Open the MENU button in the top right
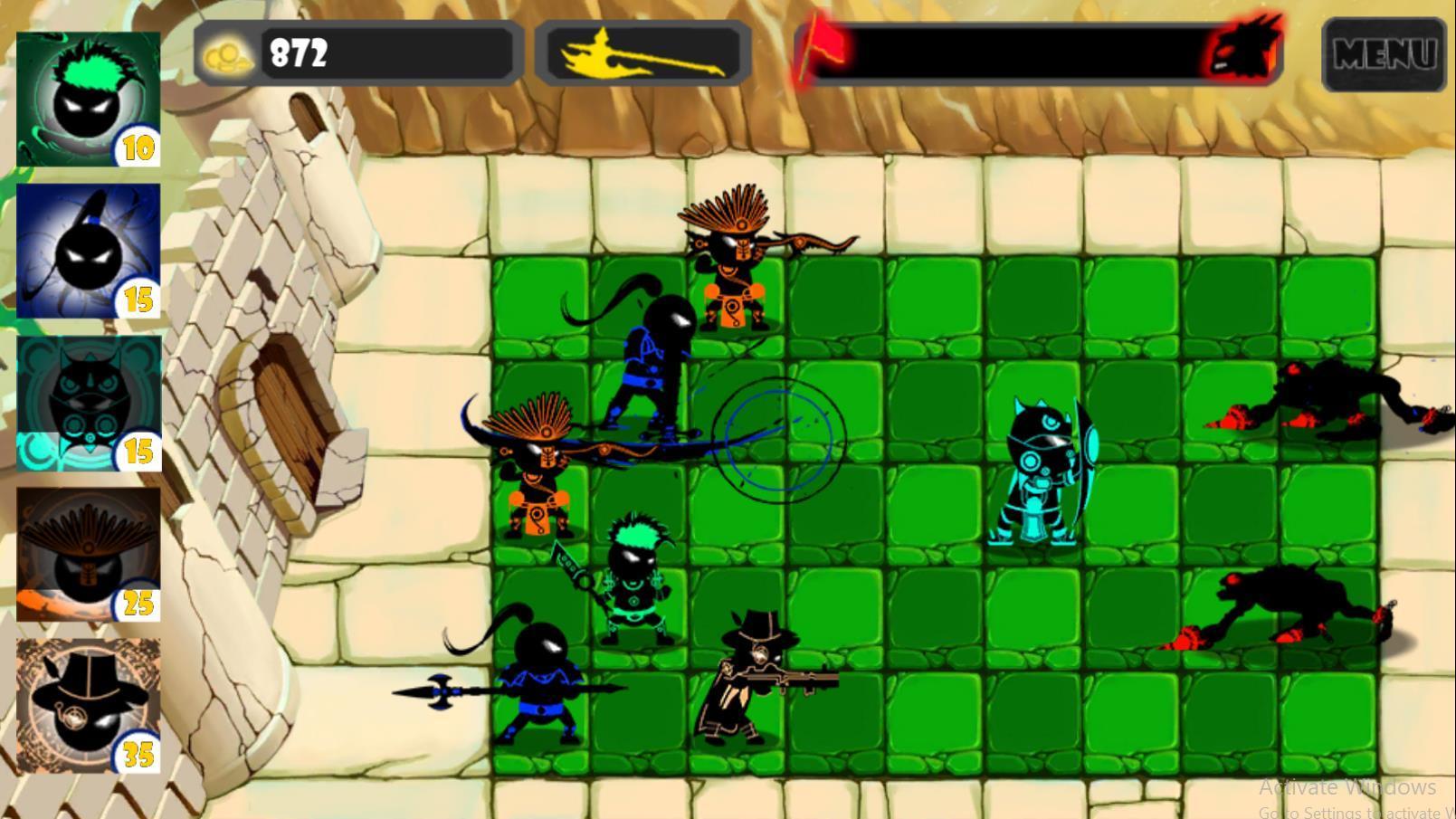 click(x=1385, y=54)
